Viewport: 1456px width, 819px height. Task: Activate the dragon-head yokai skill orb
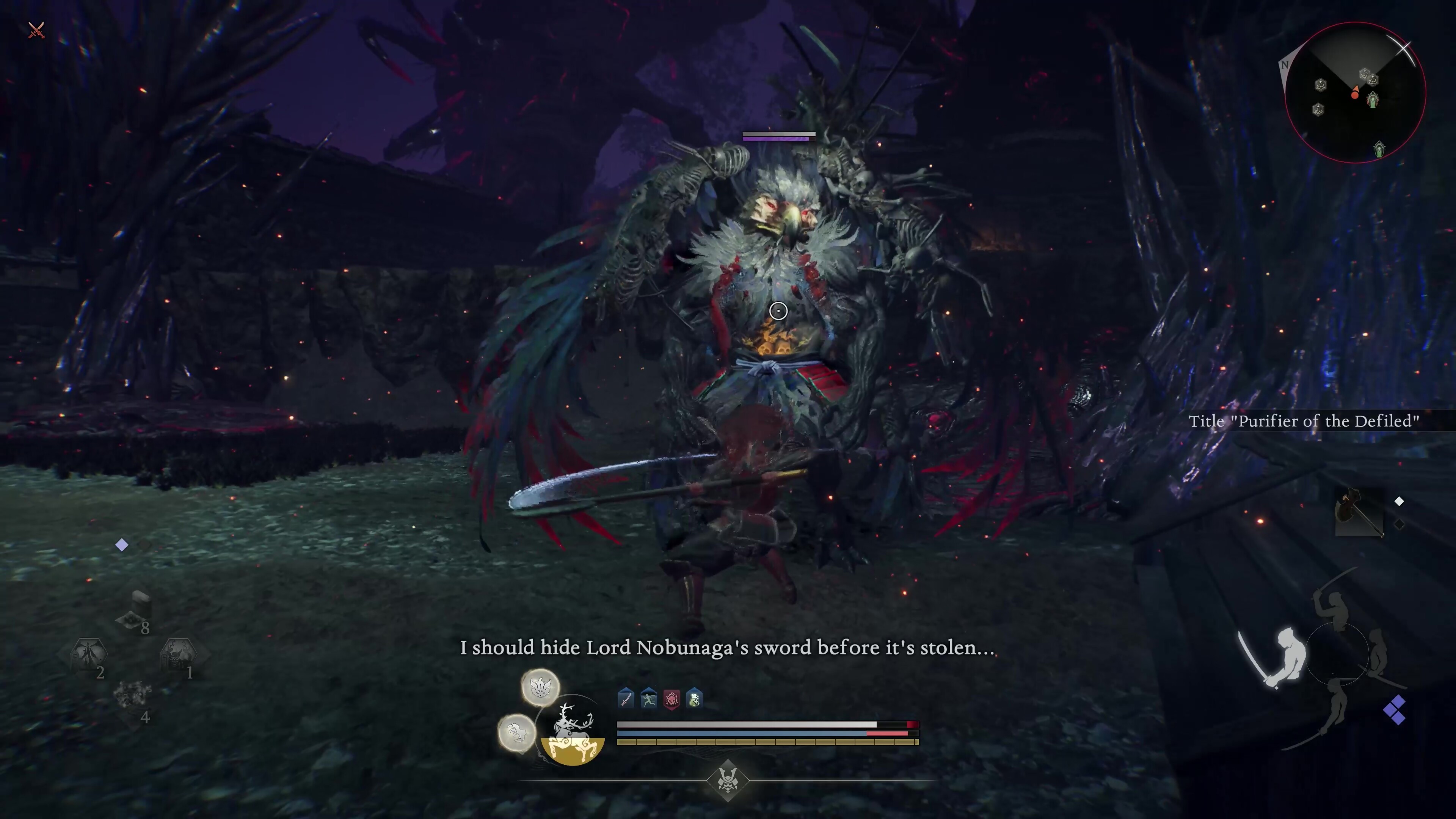point(540,687)
